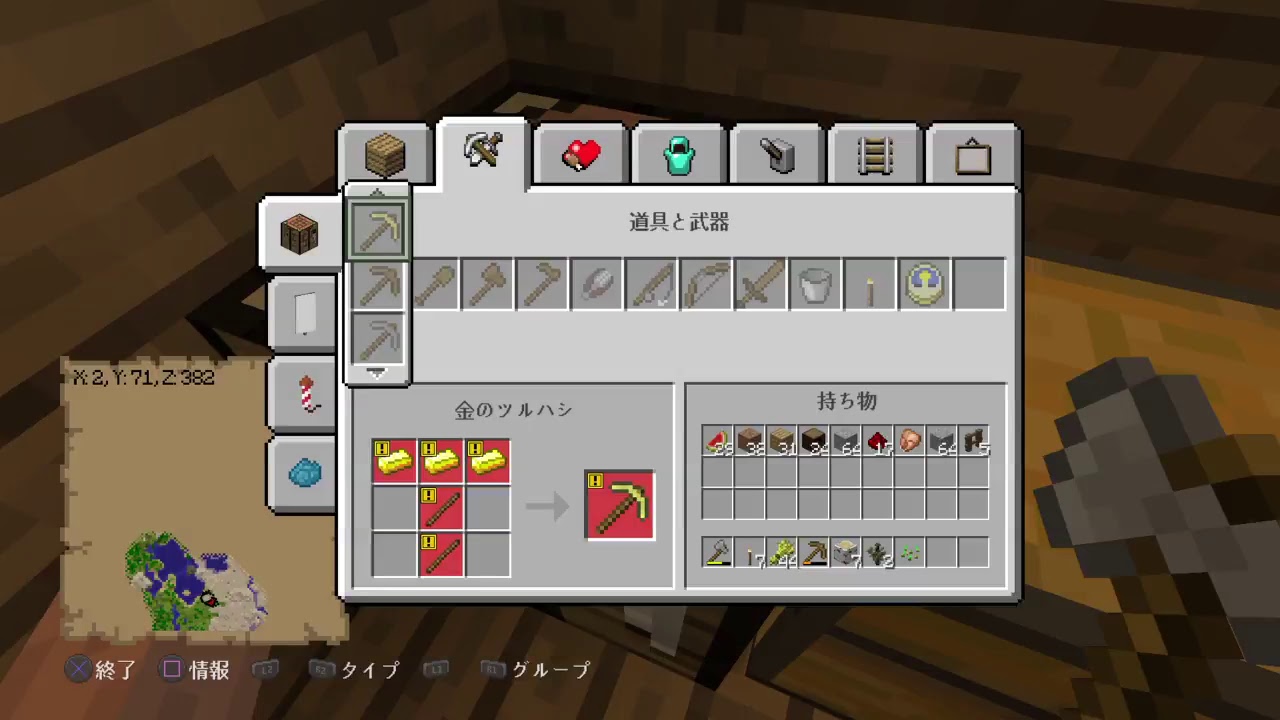Click the crafted golden pickaxe output slot
Viewport: 1280px width, 720px height.
pyautogui.click(x=618, y=504)
